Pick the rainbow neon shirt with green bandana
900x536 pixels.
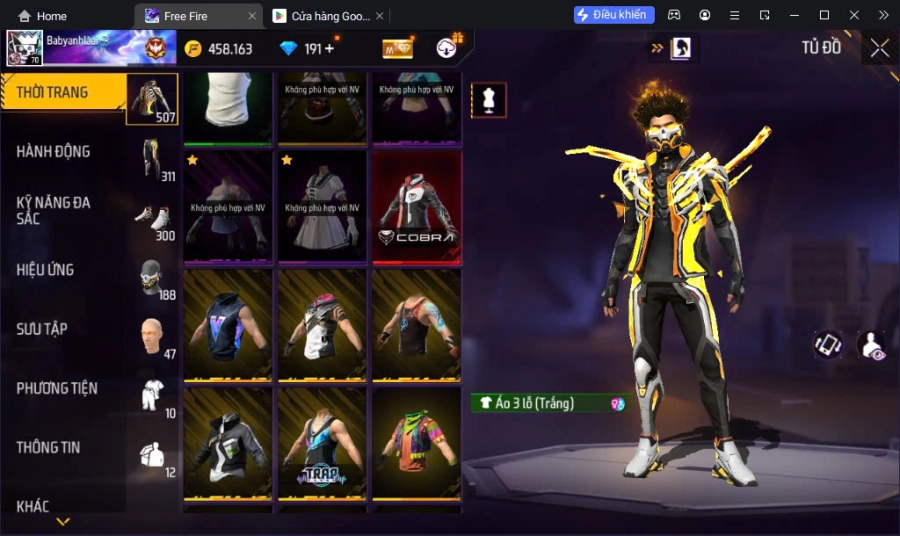point(416,443)
